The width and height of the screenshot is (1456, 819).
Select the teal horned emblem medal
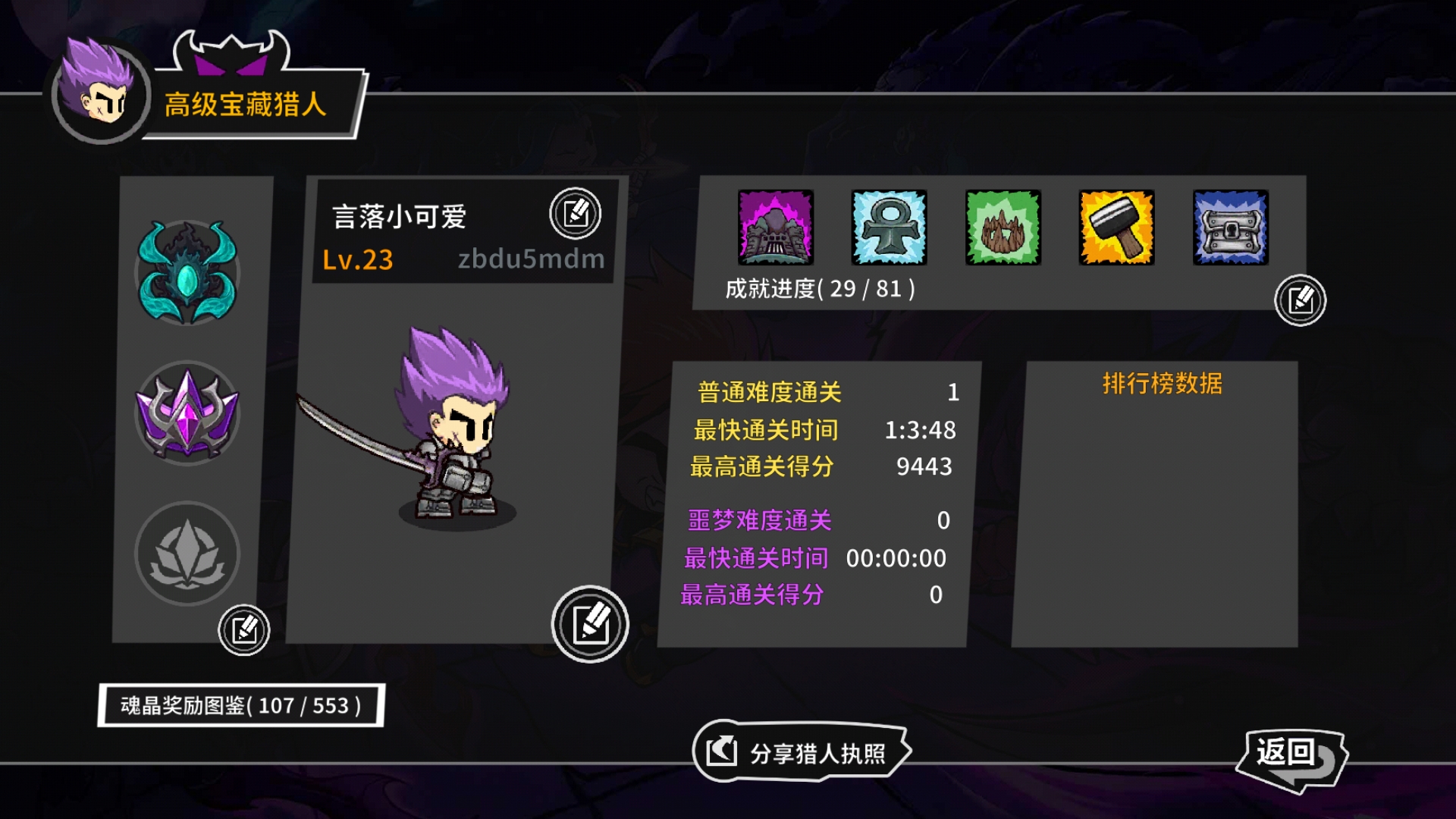(x=187, y=271)
